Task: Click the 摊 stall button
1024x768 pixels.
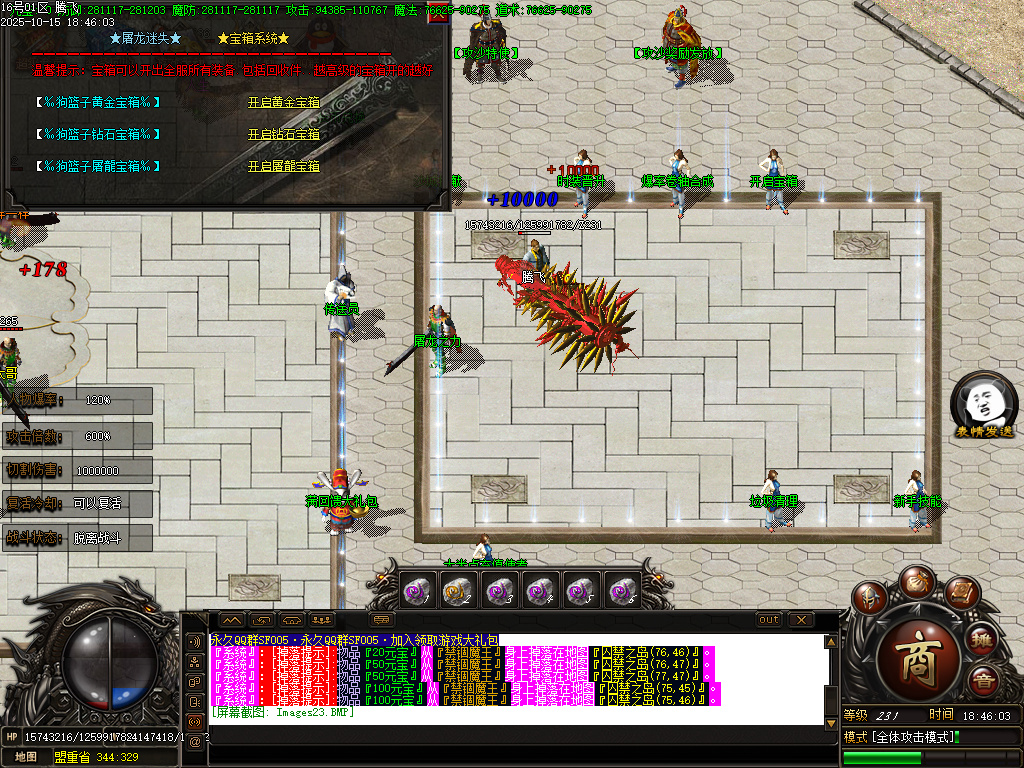Action: pyautogui.click(x=983, y=639)
